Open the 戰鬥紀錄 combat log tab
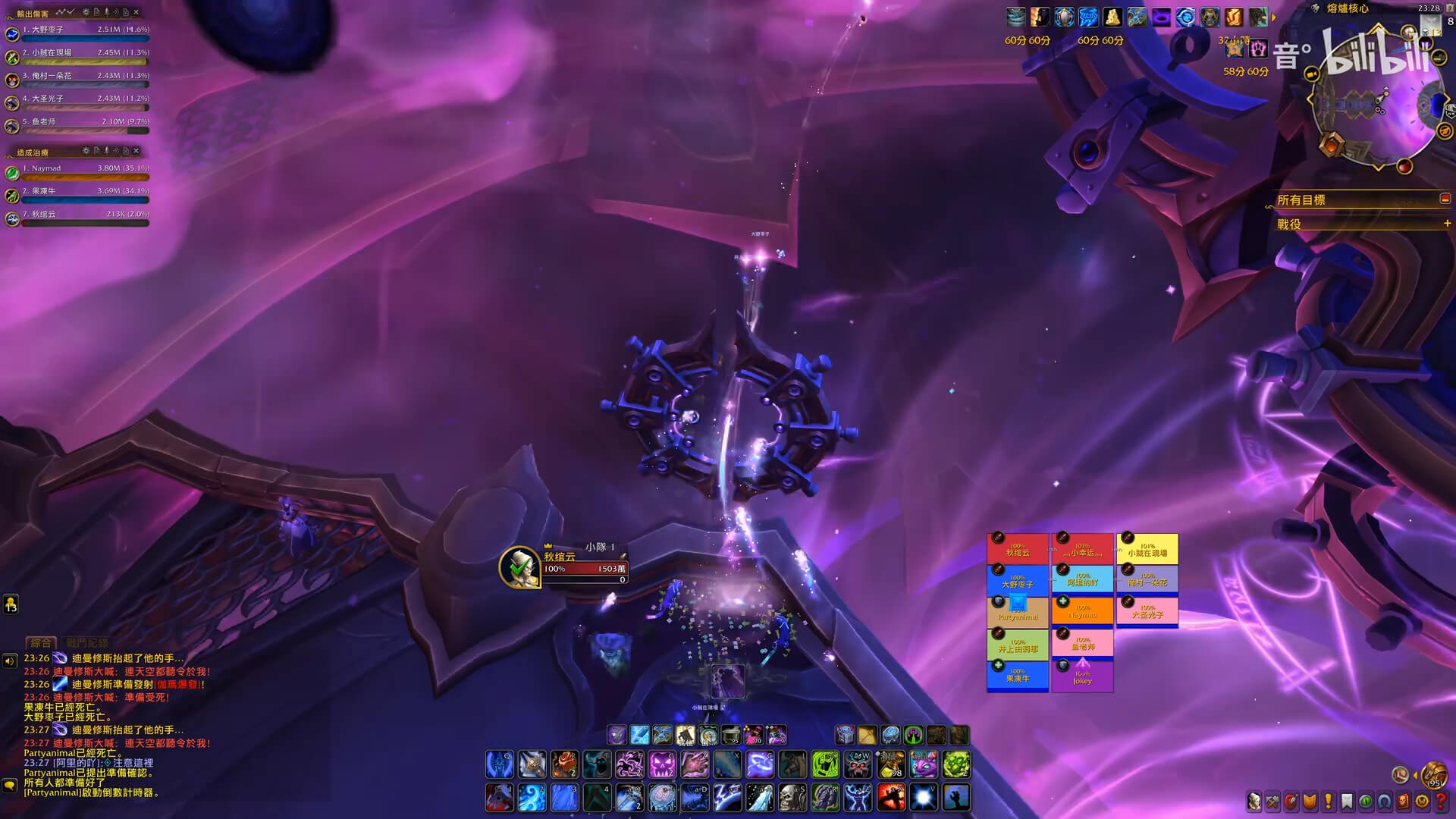1456x819 pixels. click(87, 642)
